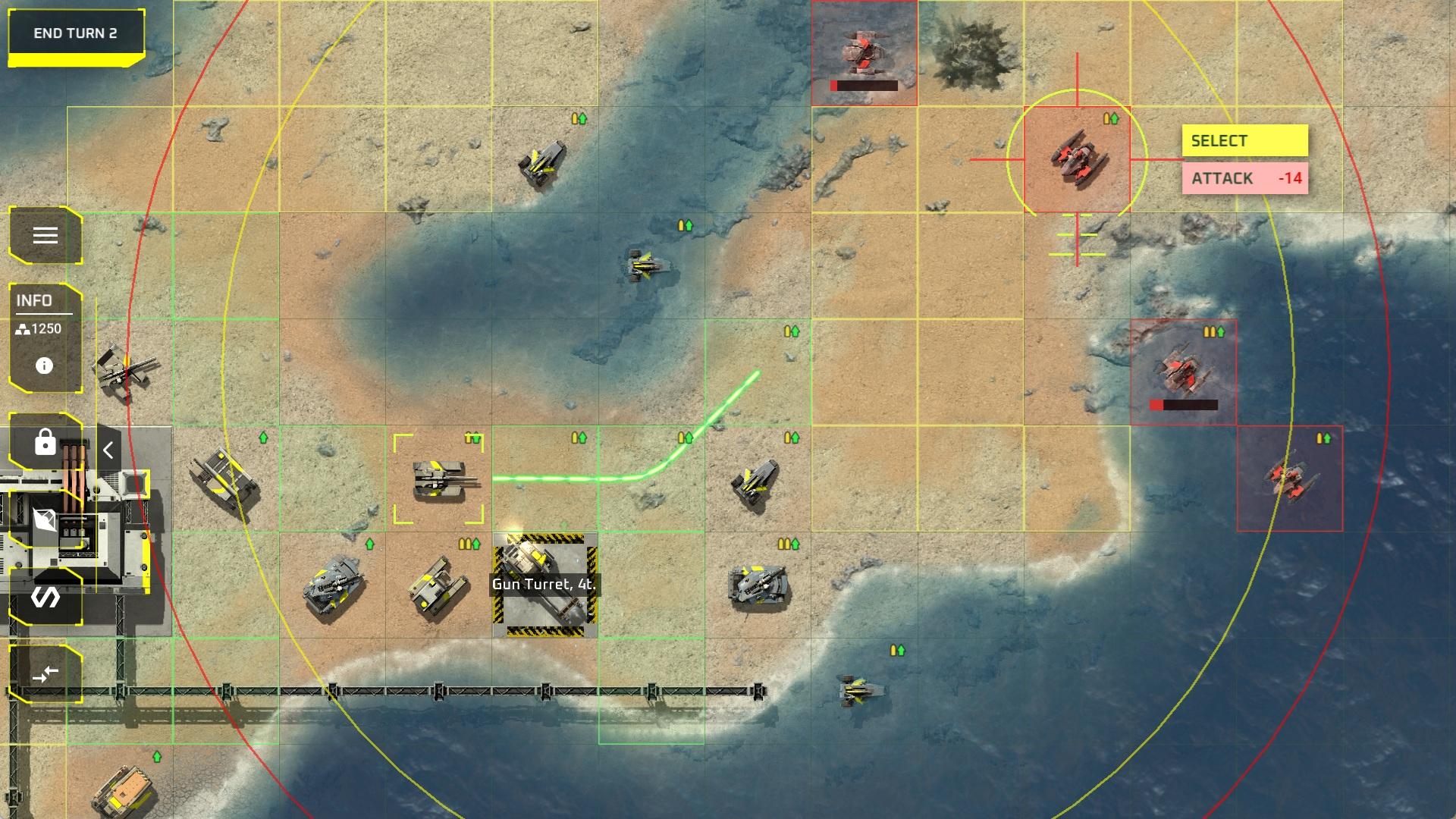Open the INFO panel
The width and height of the screenshot is (1456, 819).
tap(34, 300)
